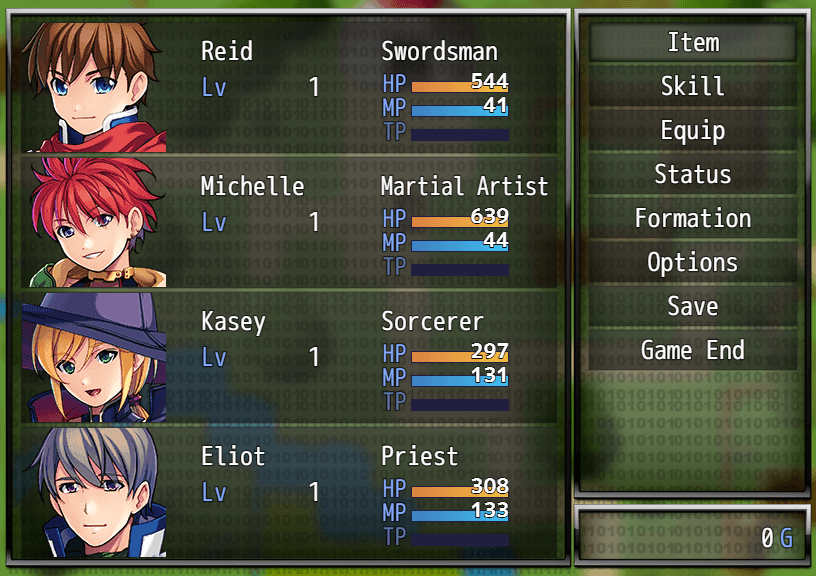Select the Formation option
Image resolution: width=816 pixels, height=576 pixels.
tap(692, 218)
